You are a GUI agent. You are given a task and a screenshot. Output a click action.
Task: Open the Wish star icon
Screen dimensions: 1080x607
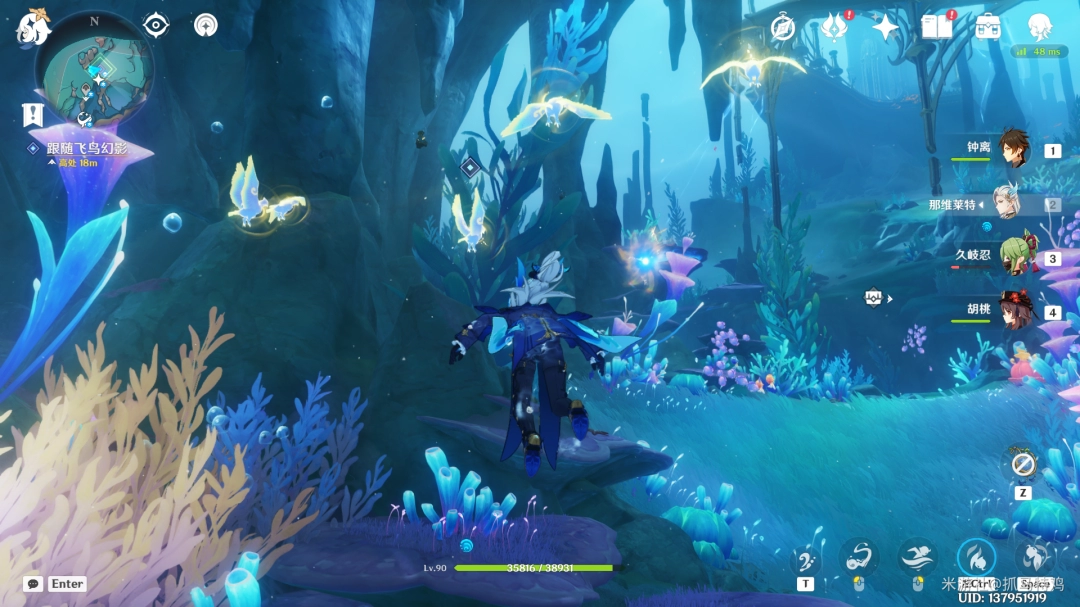tap(885, 27)
